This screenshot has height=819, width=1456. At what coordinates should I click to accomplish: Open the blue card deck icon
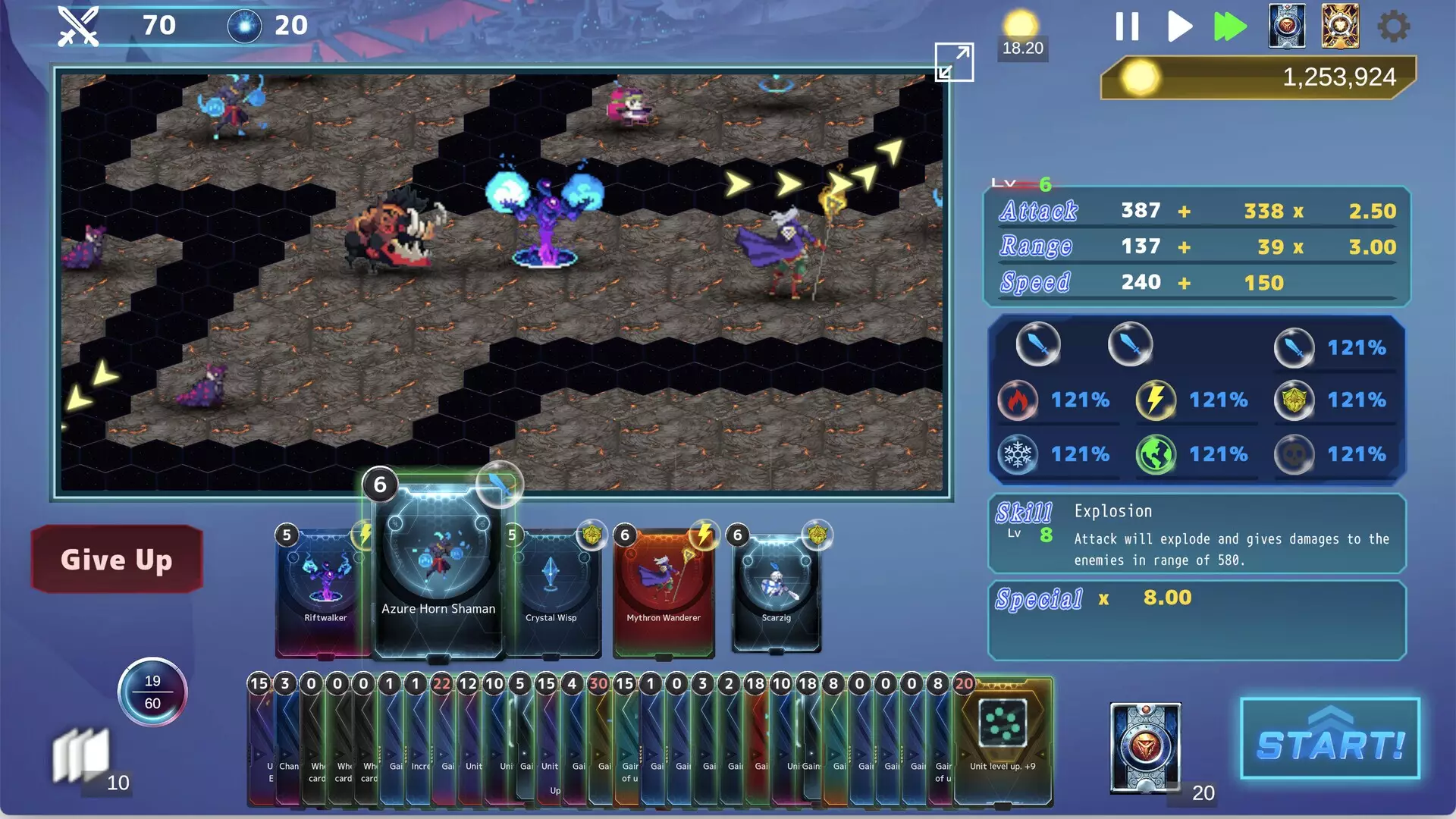[1287, 26]
